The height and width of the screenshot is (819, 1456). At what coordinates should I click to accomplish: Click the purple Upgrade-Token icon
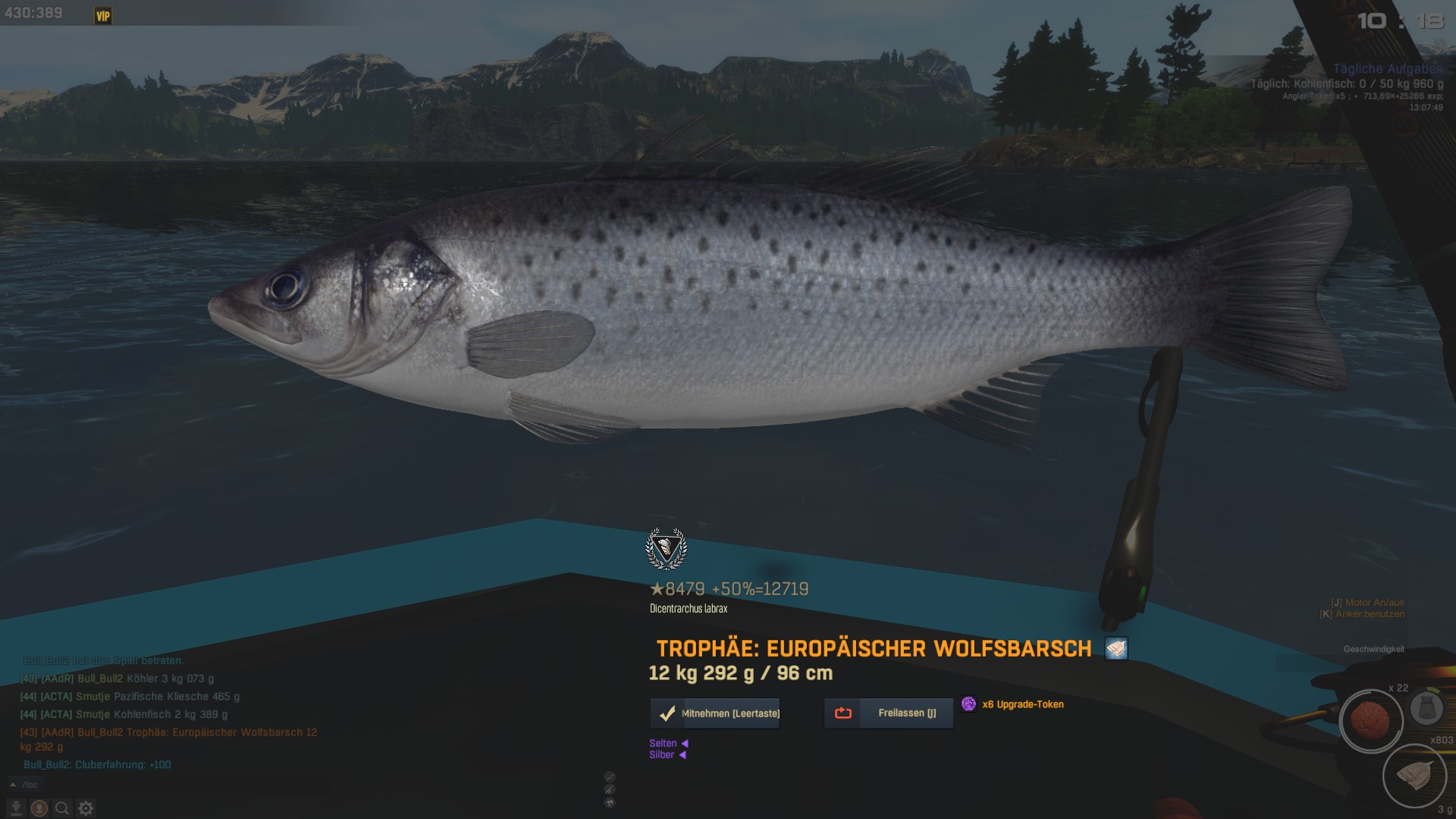pyautogui.click(x=968, y=704)
